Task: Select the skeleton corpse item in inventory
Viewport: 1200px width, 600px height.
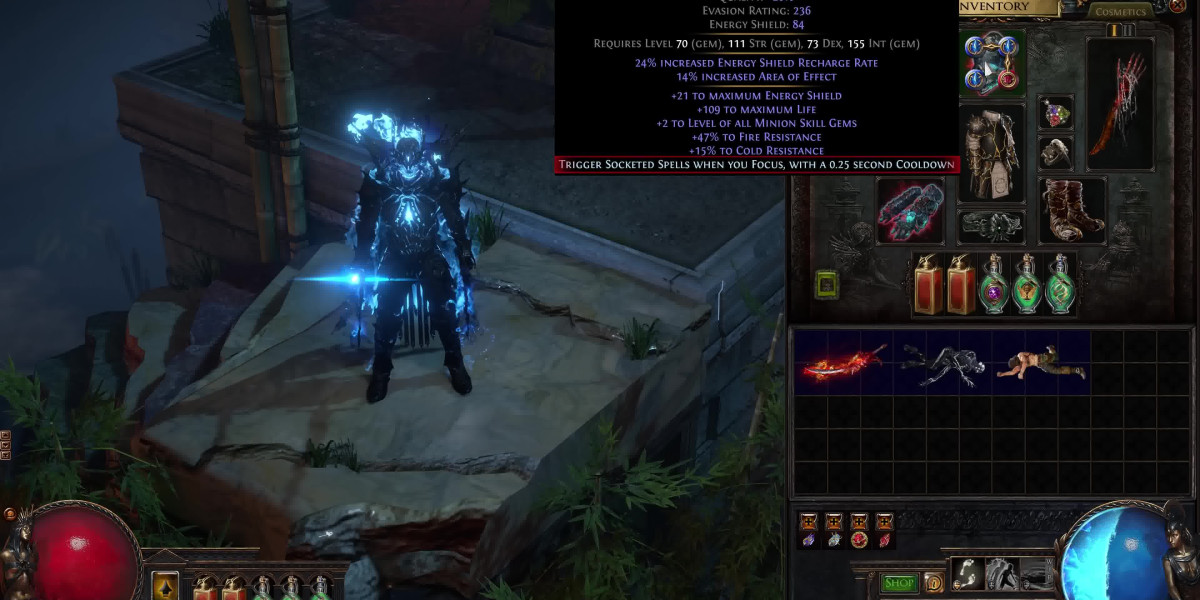Action: pyautogui.click(x=941, y=363)
